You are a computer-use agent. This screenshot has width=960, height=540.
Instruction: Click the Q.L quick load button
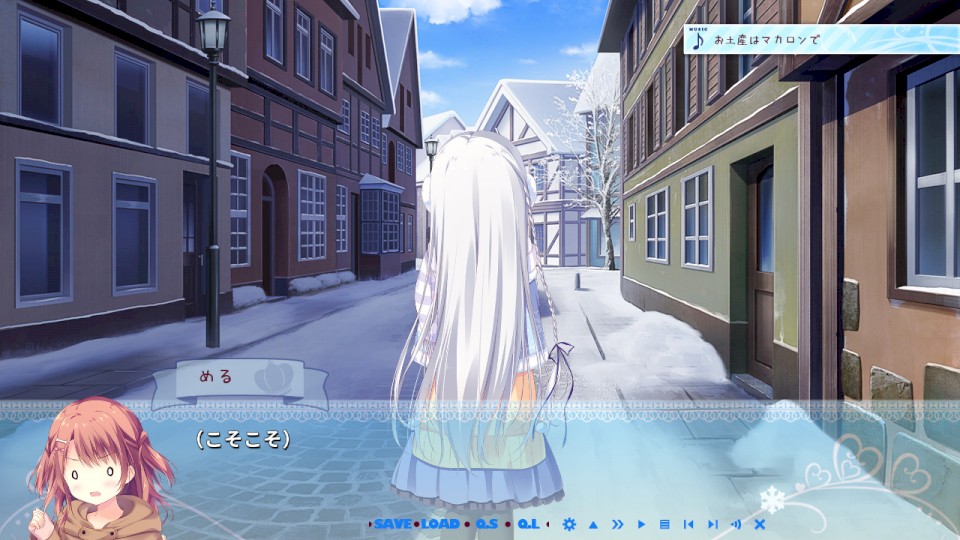(x=529, y=524)
